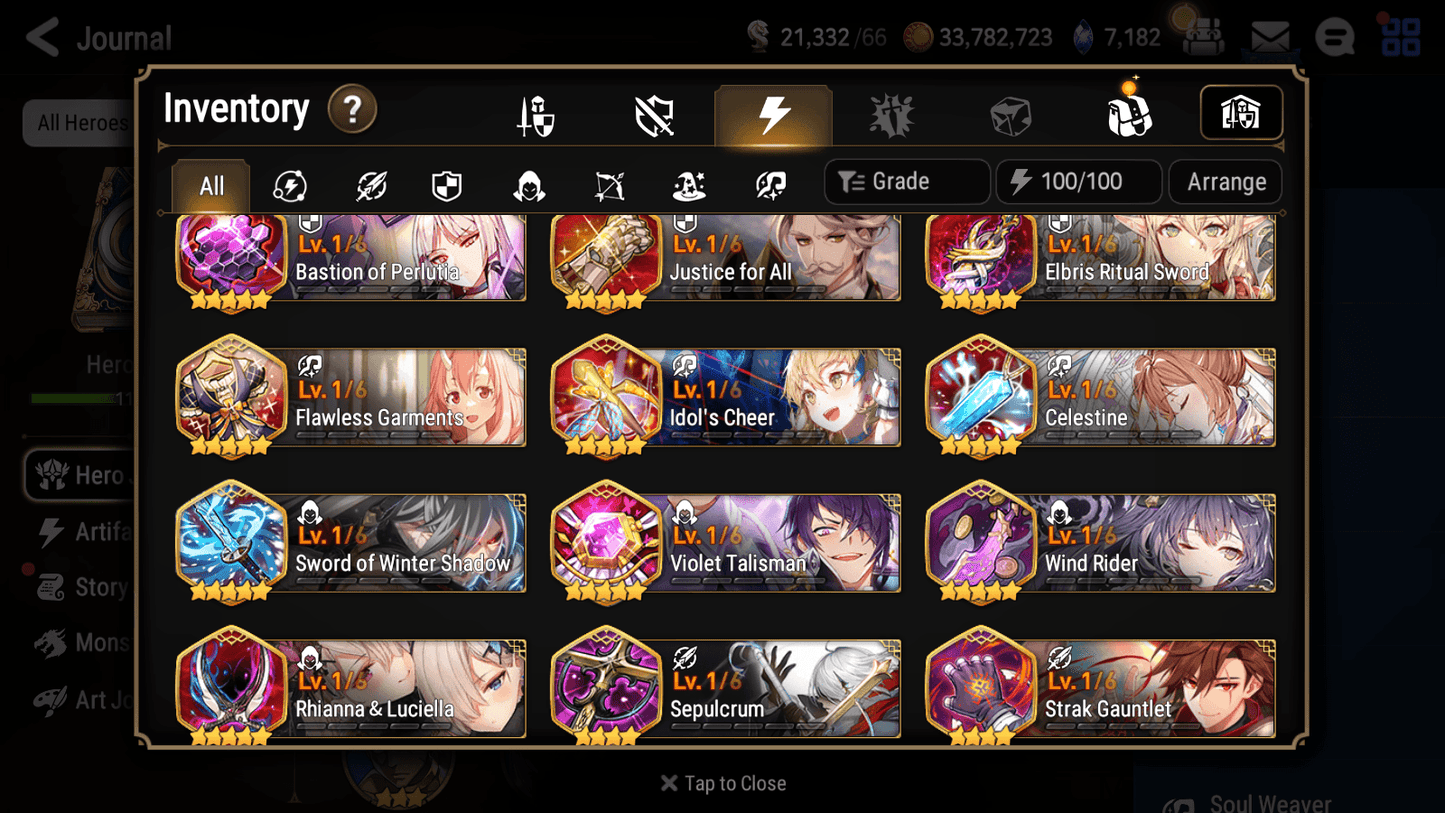1445x813 pixels.
Task: Select the Knight shield class filter
Action: 447,182
